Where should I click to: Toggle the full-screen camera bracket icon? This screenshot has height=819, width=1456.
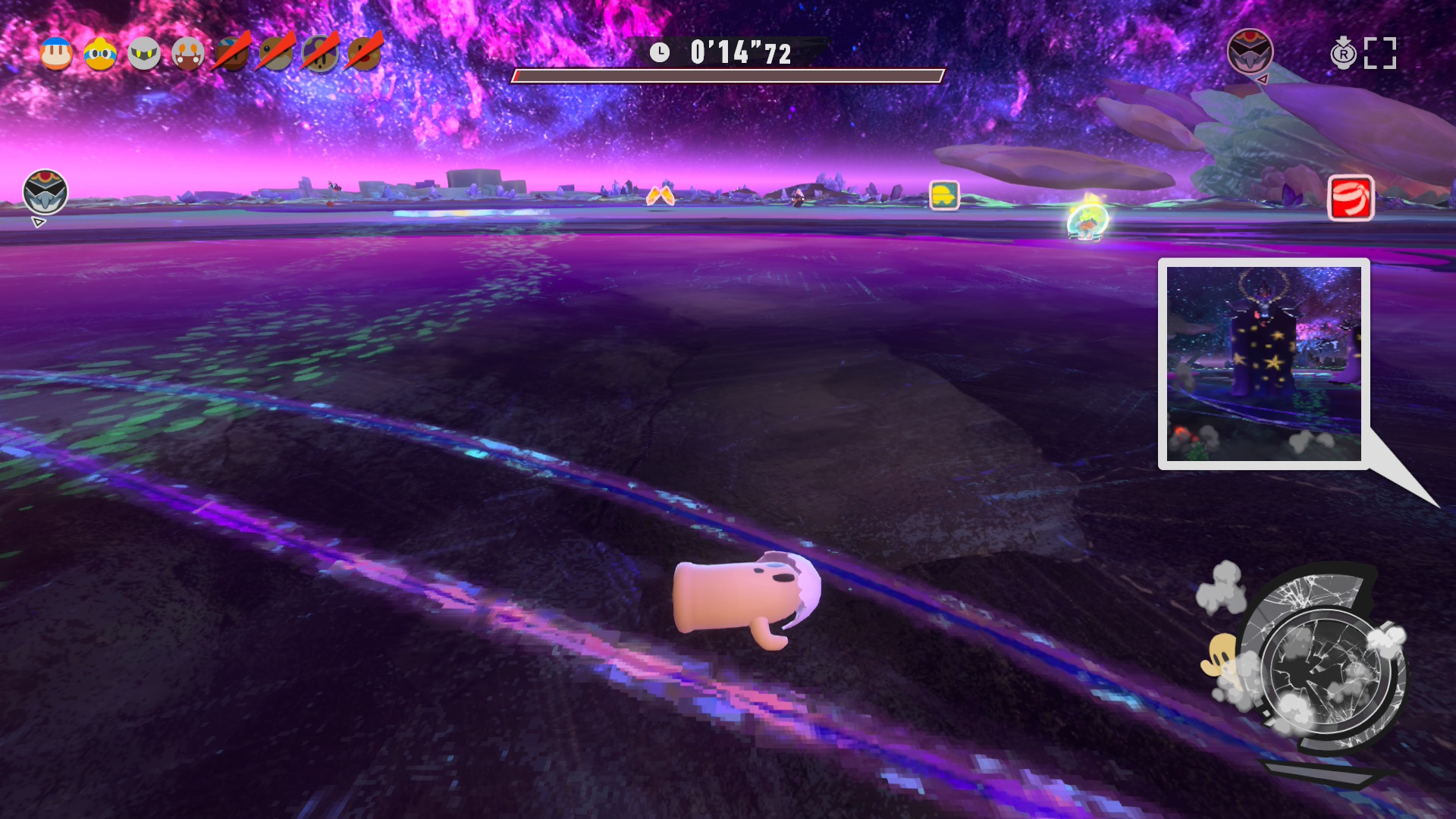pos(1380,53)
